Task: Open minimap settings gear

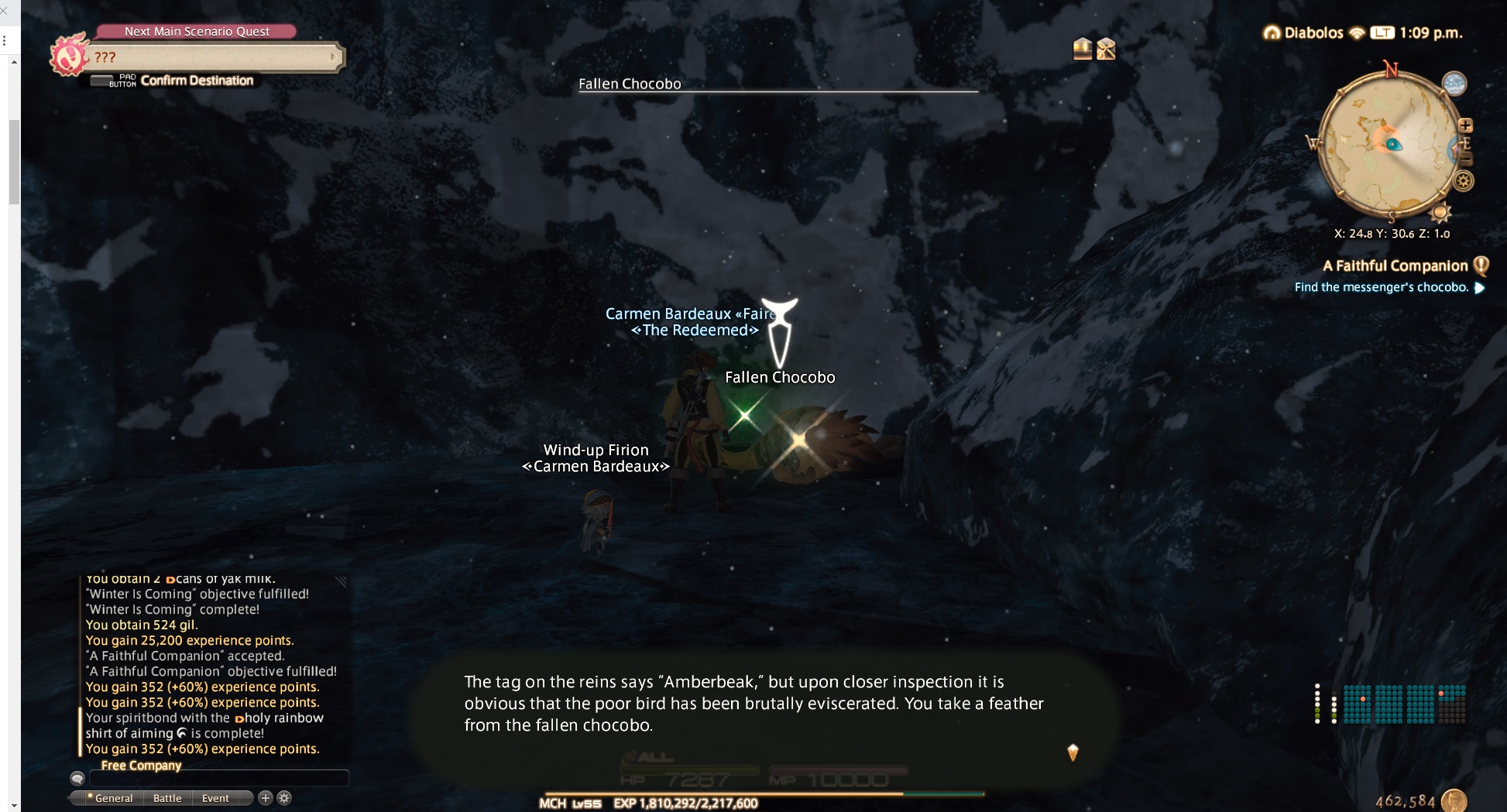Action: click(x=1463, y=181)
